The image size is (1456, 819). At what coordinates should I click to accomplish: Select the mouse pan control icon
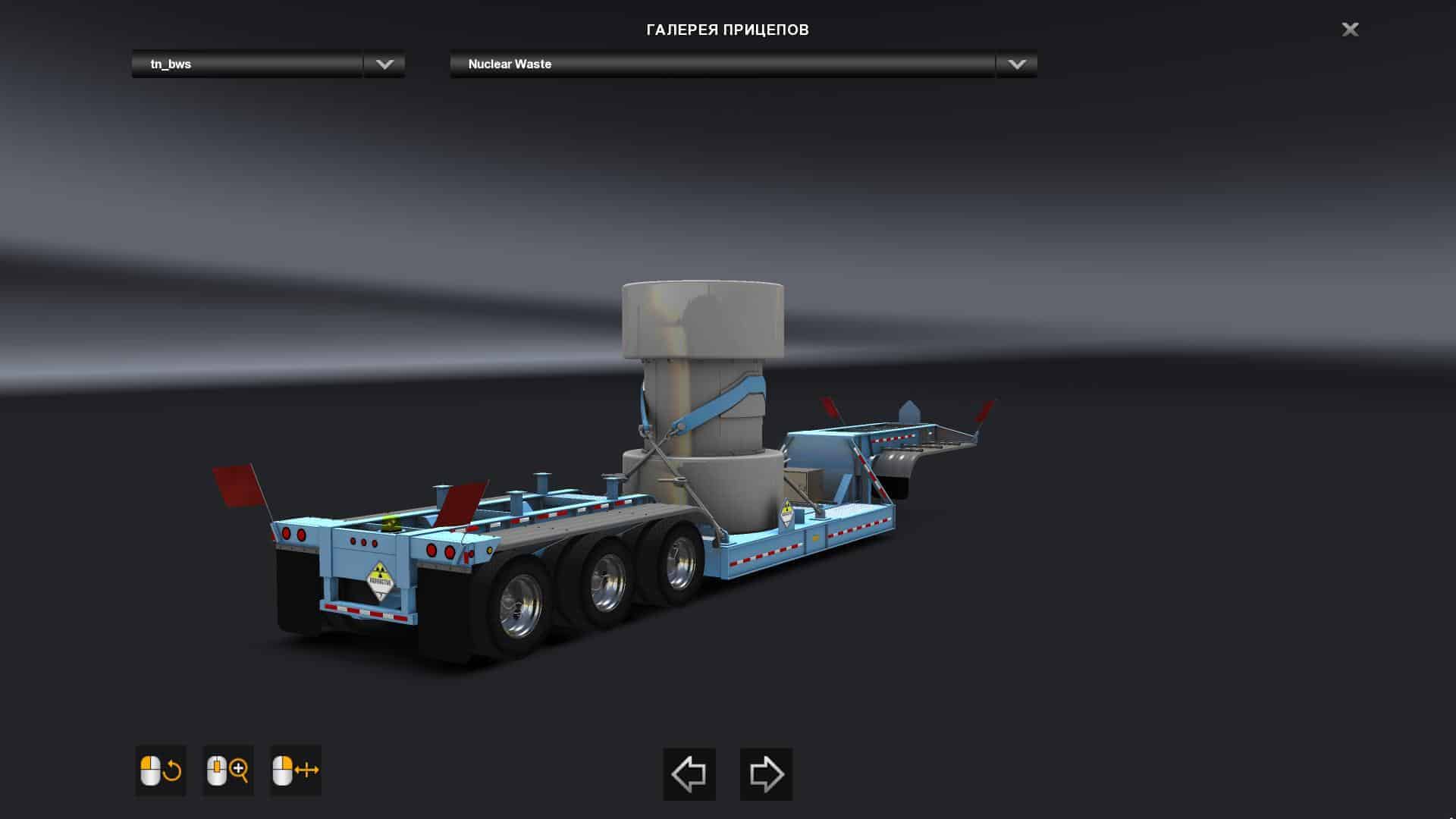pos(295,770)
